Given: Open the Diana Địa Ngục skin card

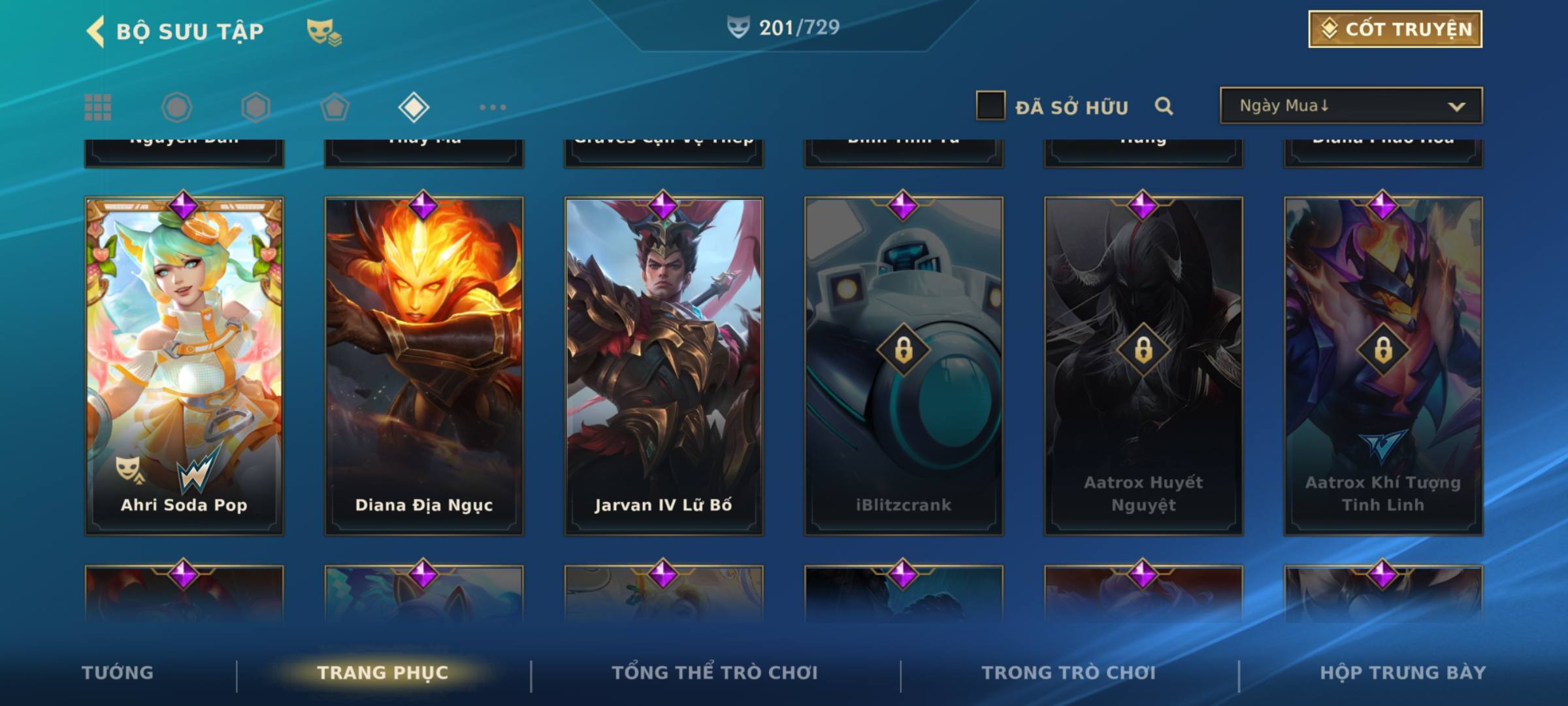Looking at the screenshot, I should pos(424,366).
